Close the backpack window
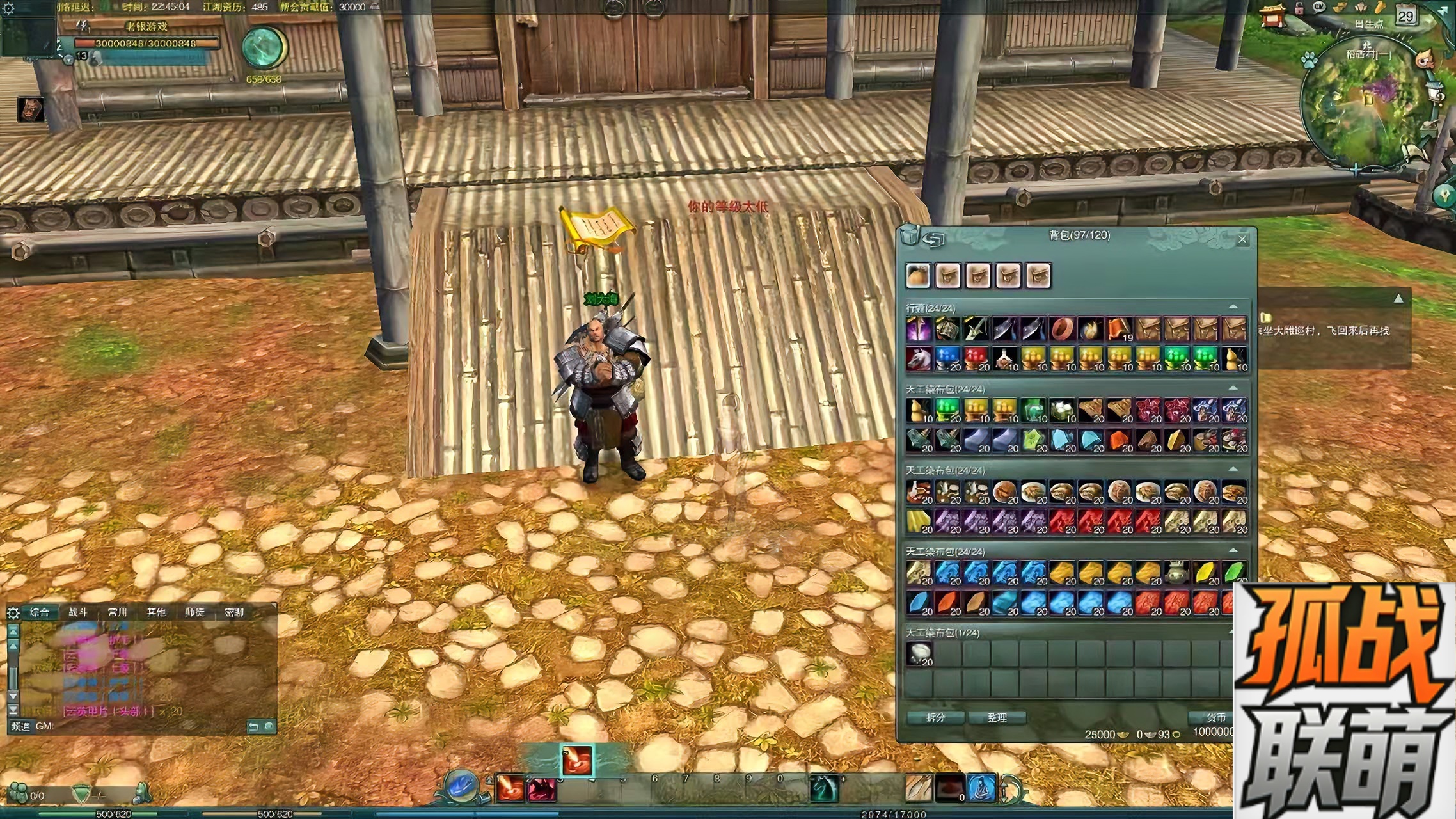Image resolution: width=1456 pixels, height=819 pixels. point(1242,240)
